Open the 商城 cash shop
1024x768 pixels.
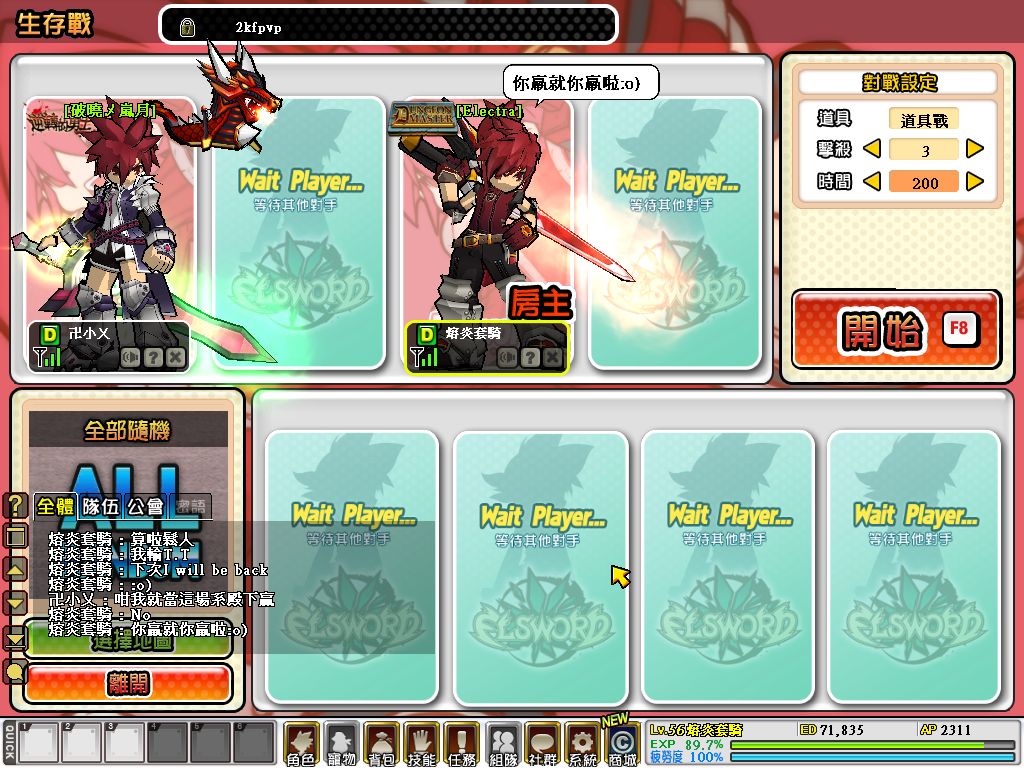(x=622, y=744)
